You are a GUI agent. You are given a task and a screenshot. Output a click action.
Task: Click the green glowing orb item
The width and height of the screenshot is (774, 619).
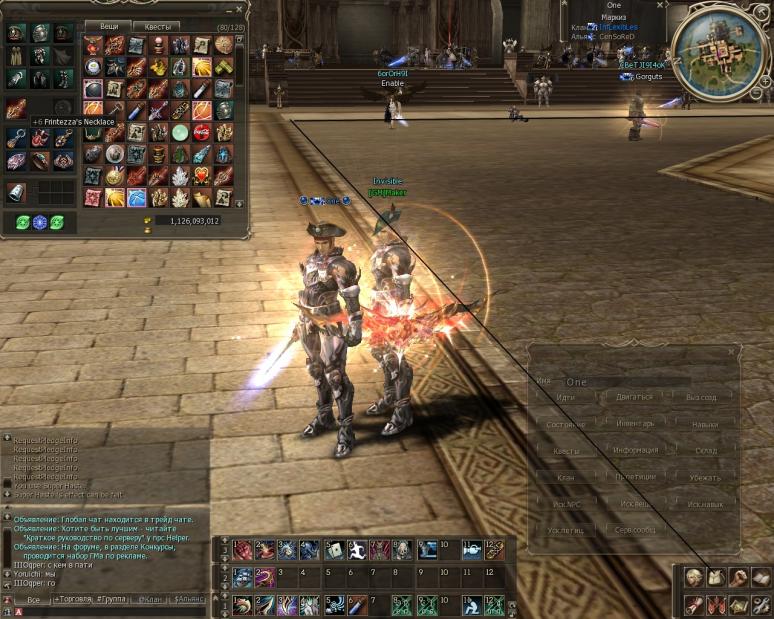[180, 132]
